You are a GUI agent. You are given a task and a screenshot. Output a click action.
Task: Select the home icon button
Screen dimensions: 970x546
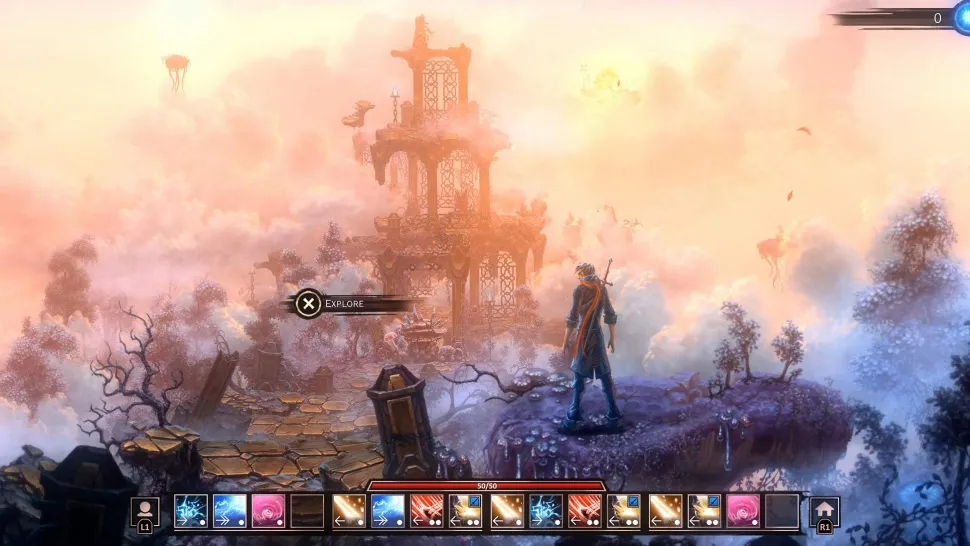click(x=824, y=509)
